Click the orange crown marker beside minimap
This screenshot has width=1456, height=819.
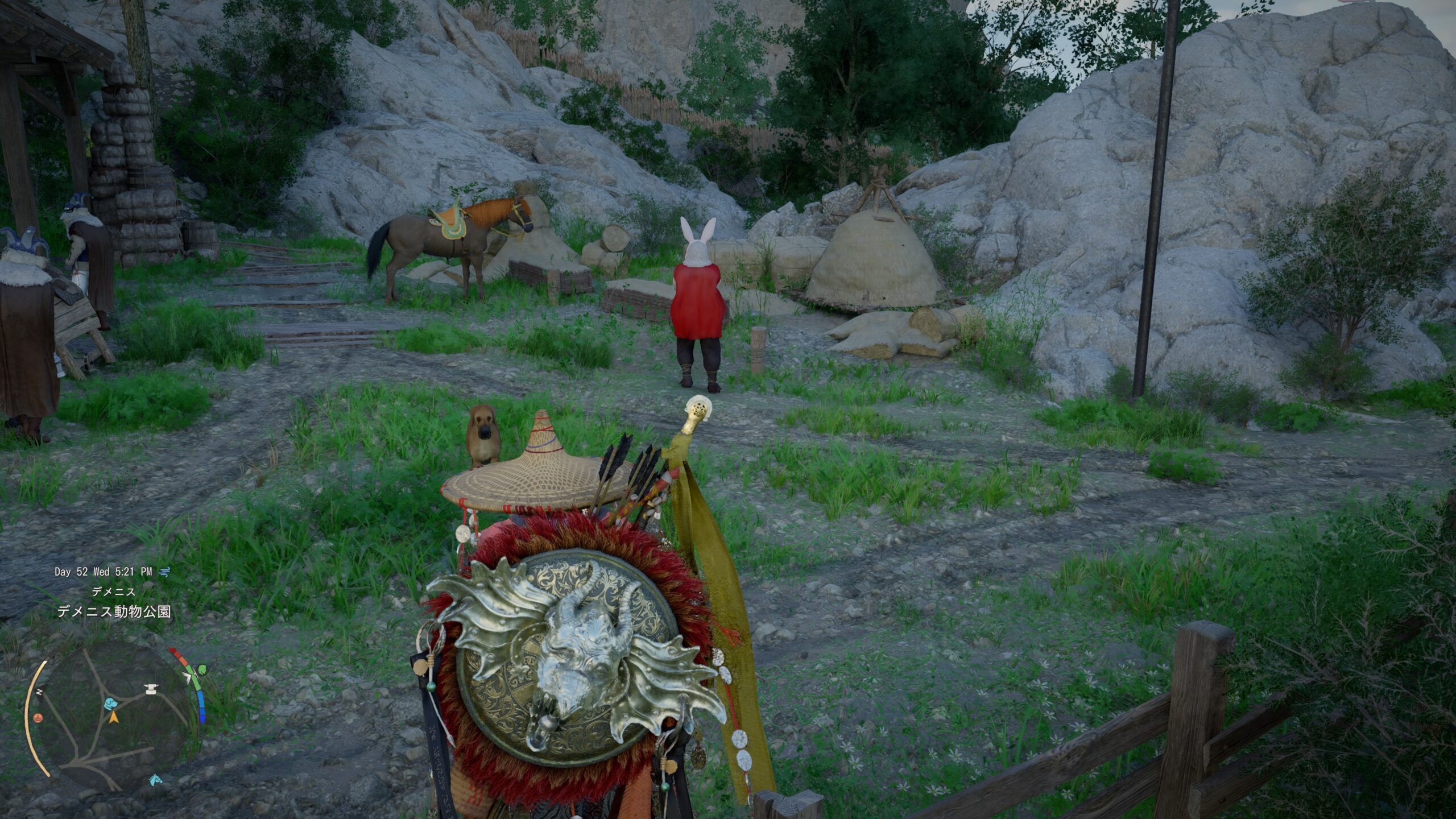38,718
